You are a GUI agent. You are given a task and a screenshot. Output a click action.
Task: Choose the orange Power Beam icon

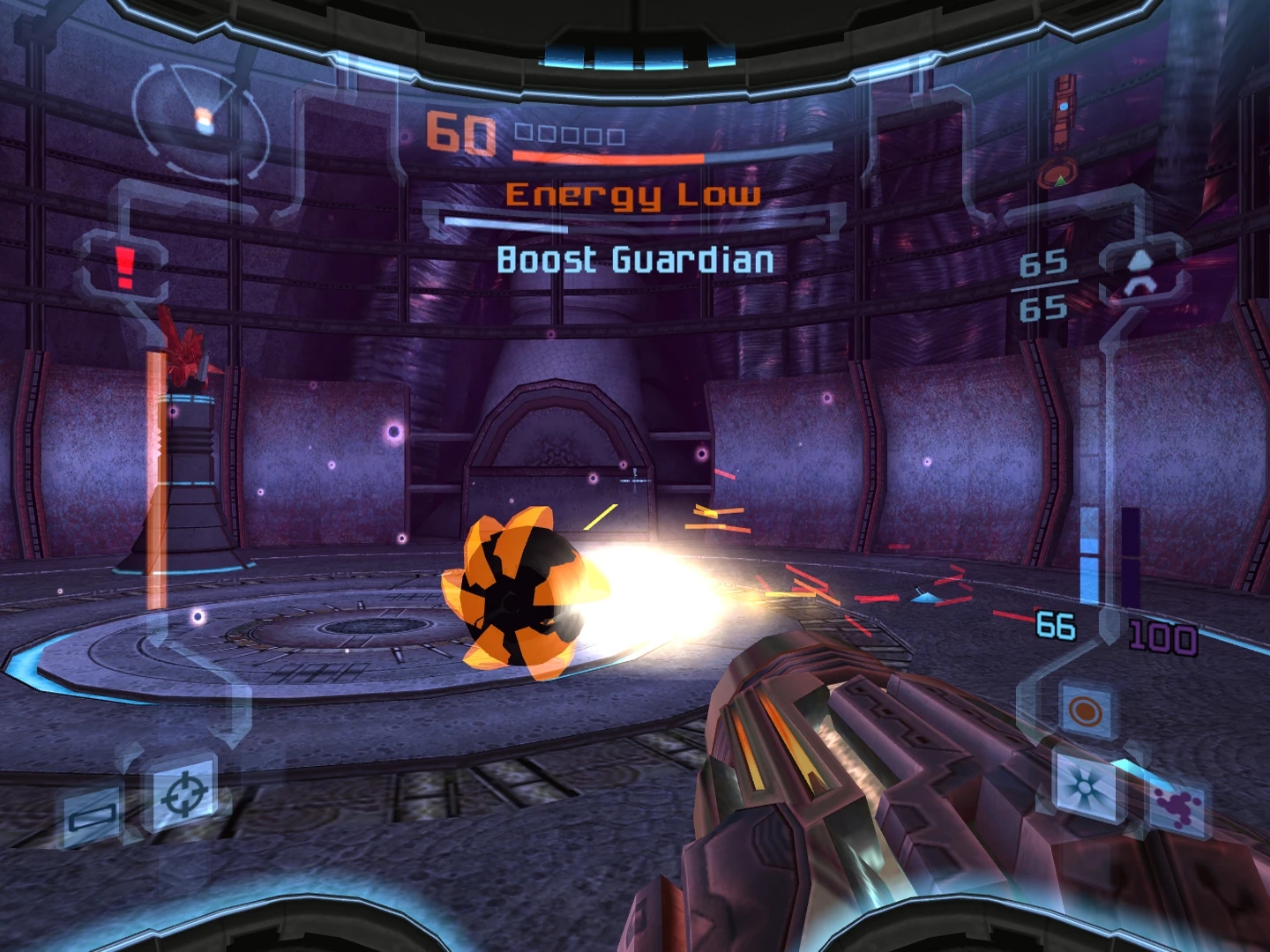[1085, 710]
